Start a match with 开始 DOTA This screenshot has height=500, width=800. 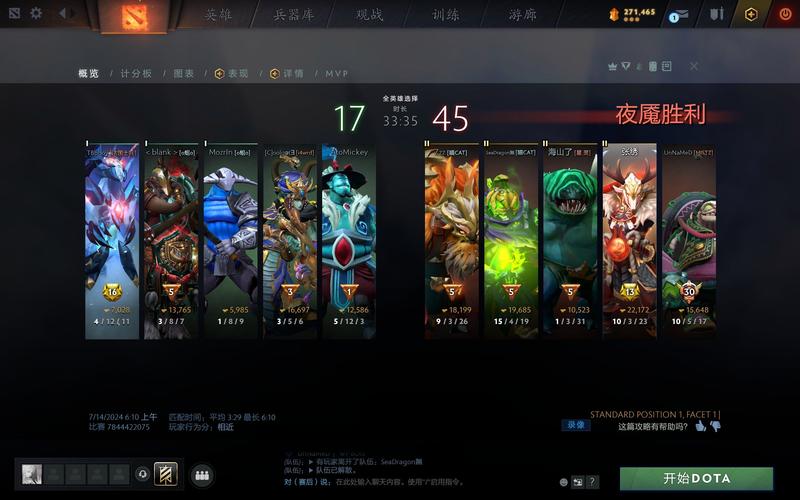pos(696,478)
